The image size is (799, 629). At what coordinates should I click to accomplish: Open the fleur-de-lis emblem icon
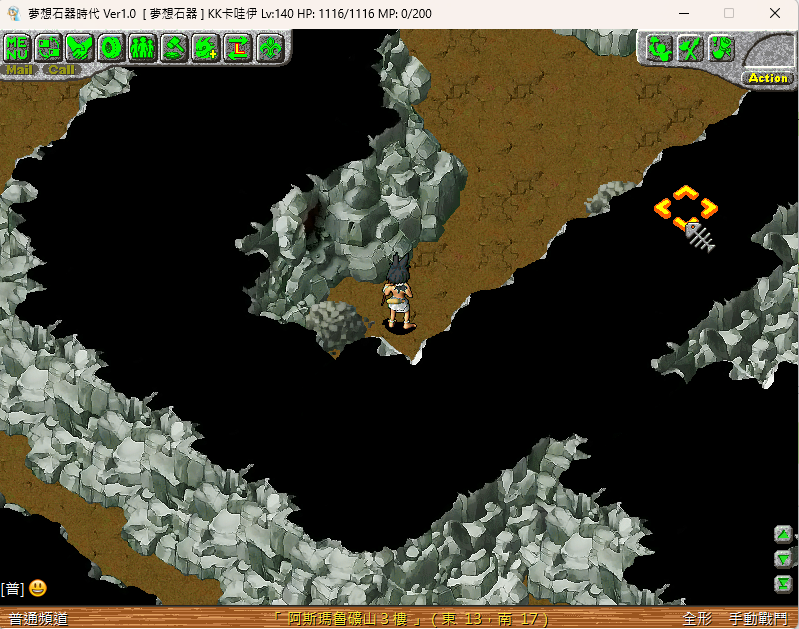point(269,47)
